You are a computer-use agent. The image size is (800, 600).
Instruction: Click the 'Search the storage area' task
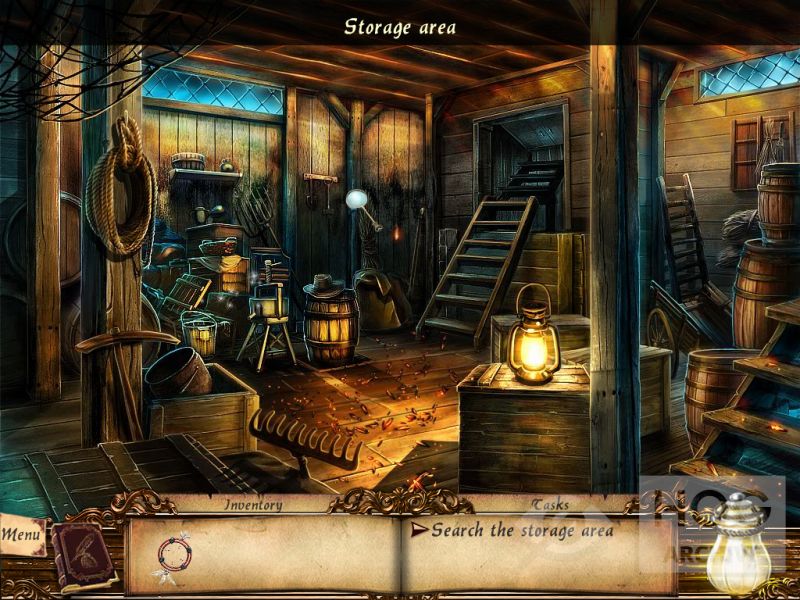[522, 531]
